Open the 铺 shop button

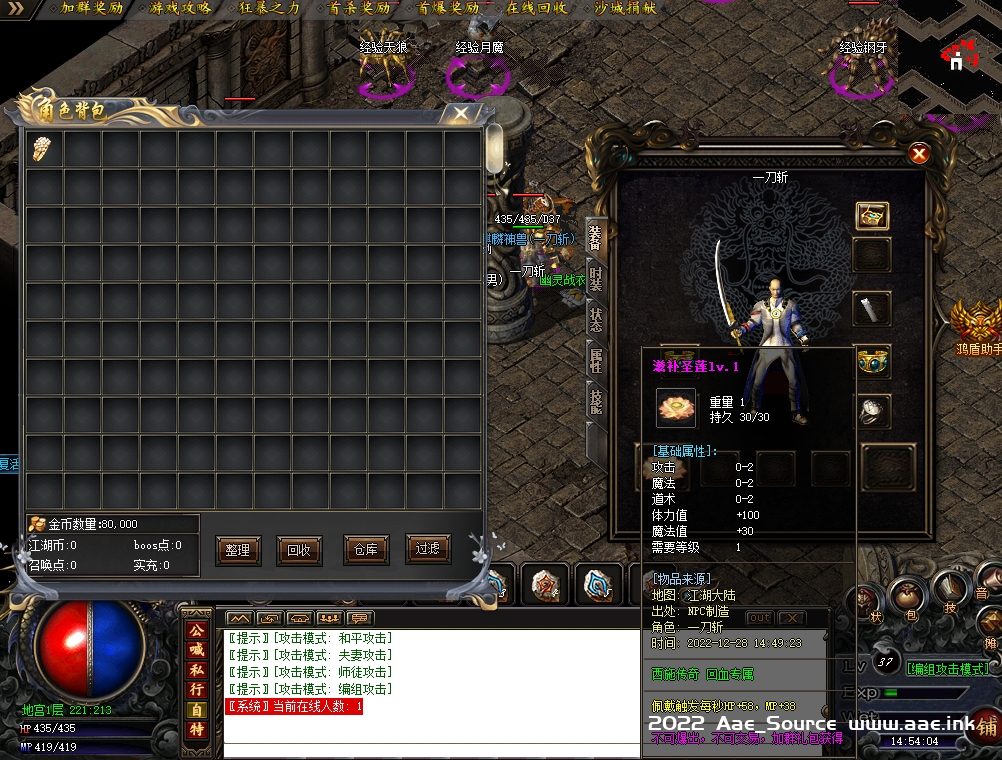pyautogui.click(x=984, y=727)
